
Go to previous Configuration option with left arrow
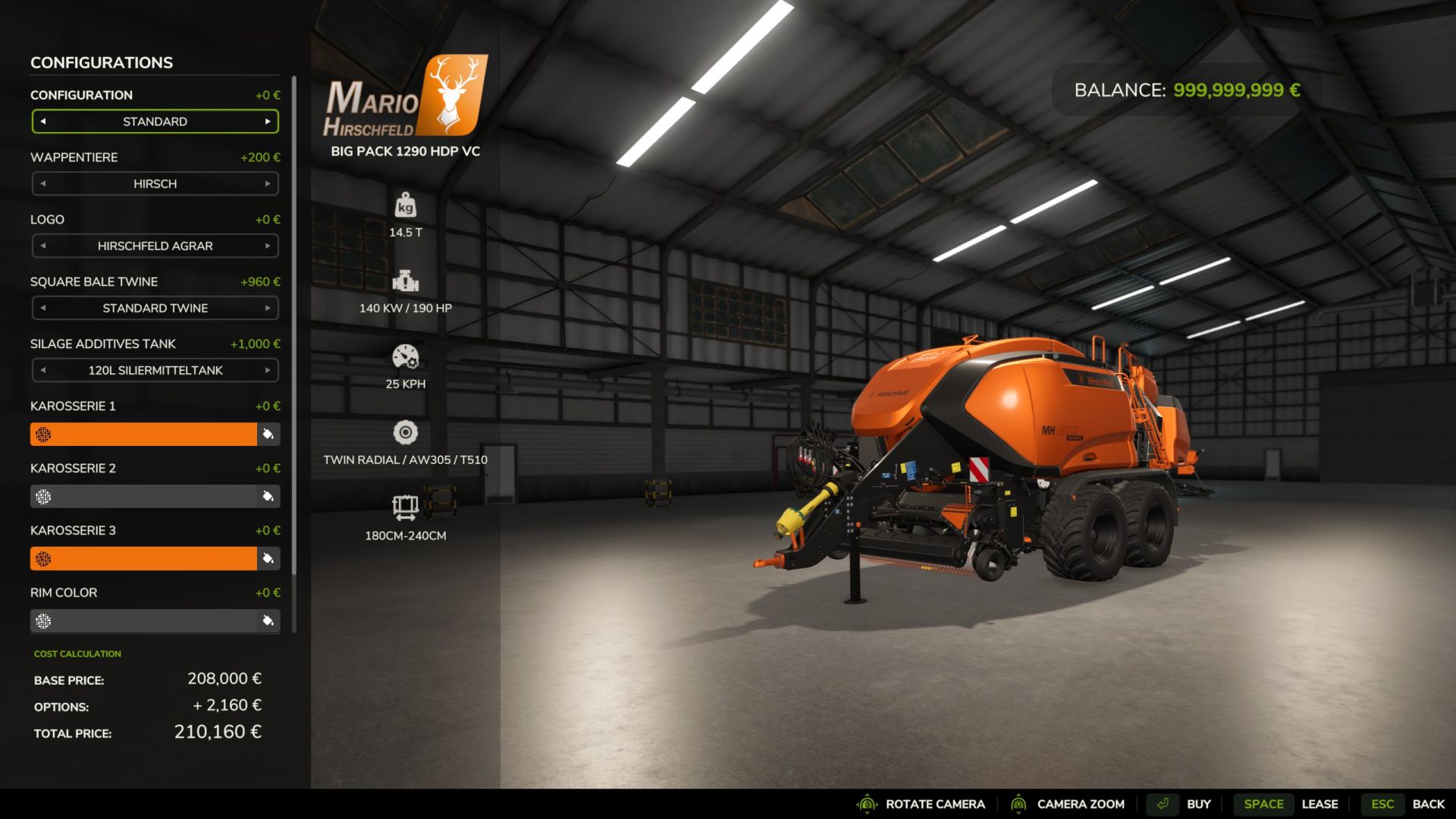[43, 121]
